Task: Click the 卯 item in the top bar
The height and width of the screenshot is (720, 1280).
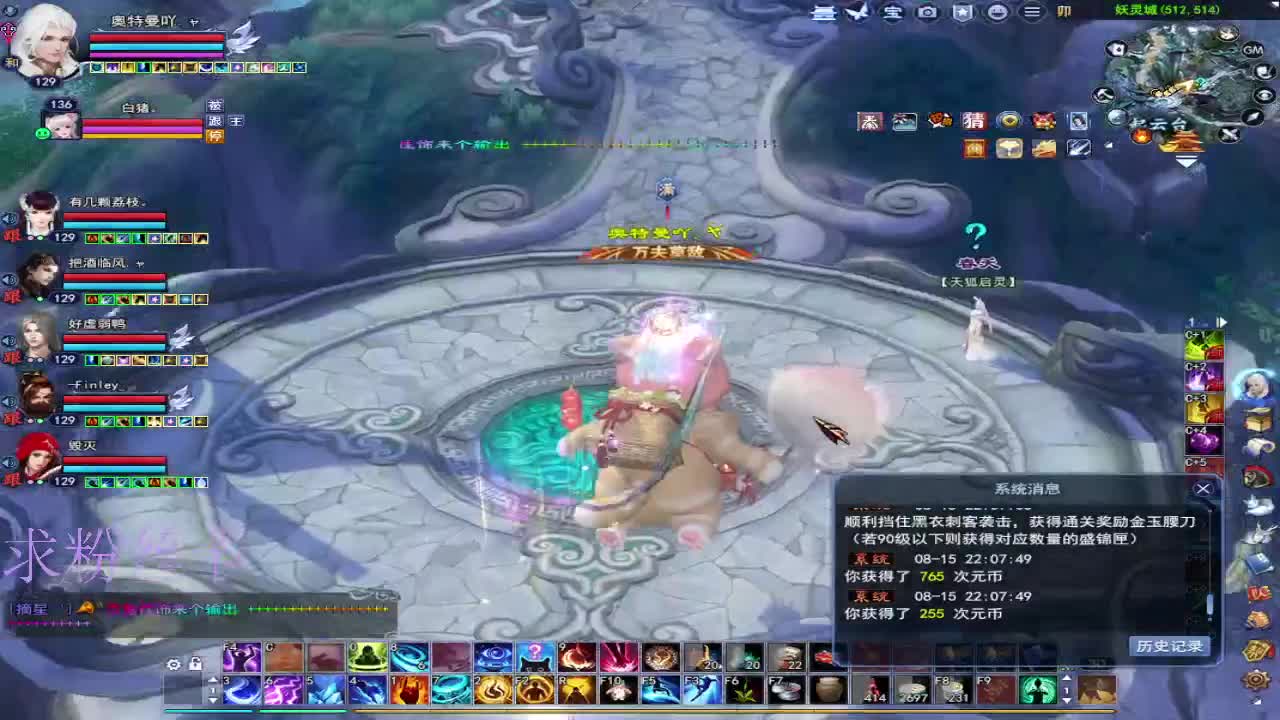Action: tap(1064, 14)
